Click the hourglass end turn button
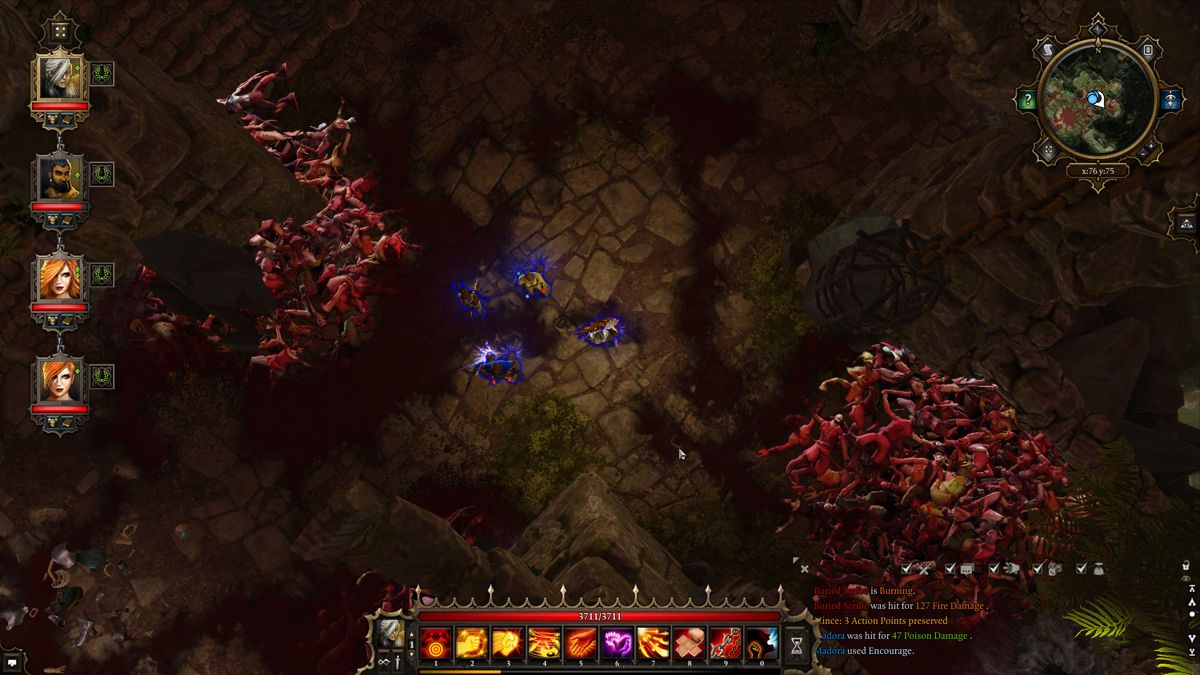The image size is (1200, 675). point(797,645)
